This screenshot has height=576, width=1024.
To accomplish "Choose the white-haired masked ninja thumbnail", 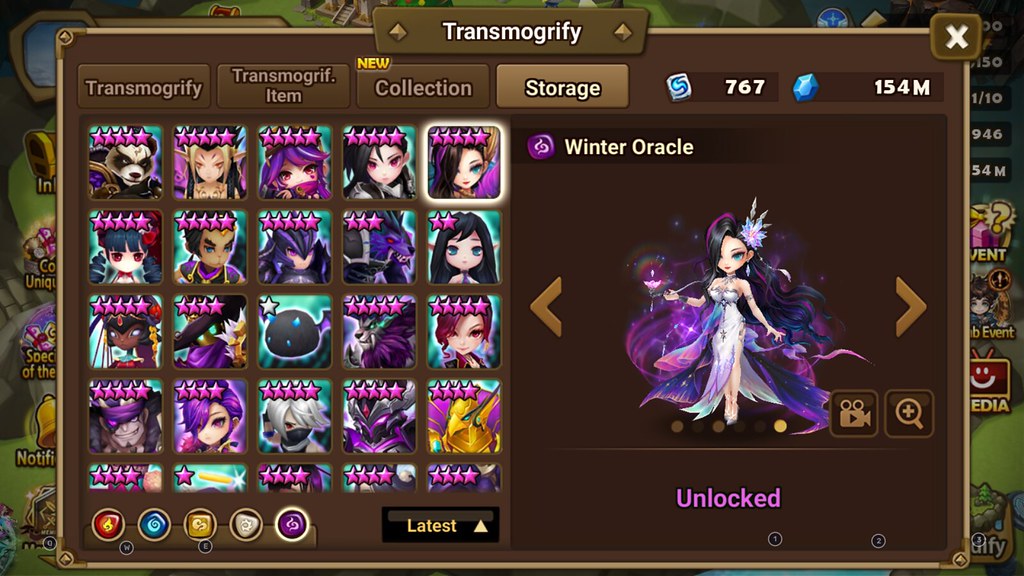I will [x=294, y=416].
